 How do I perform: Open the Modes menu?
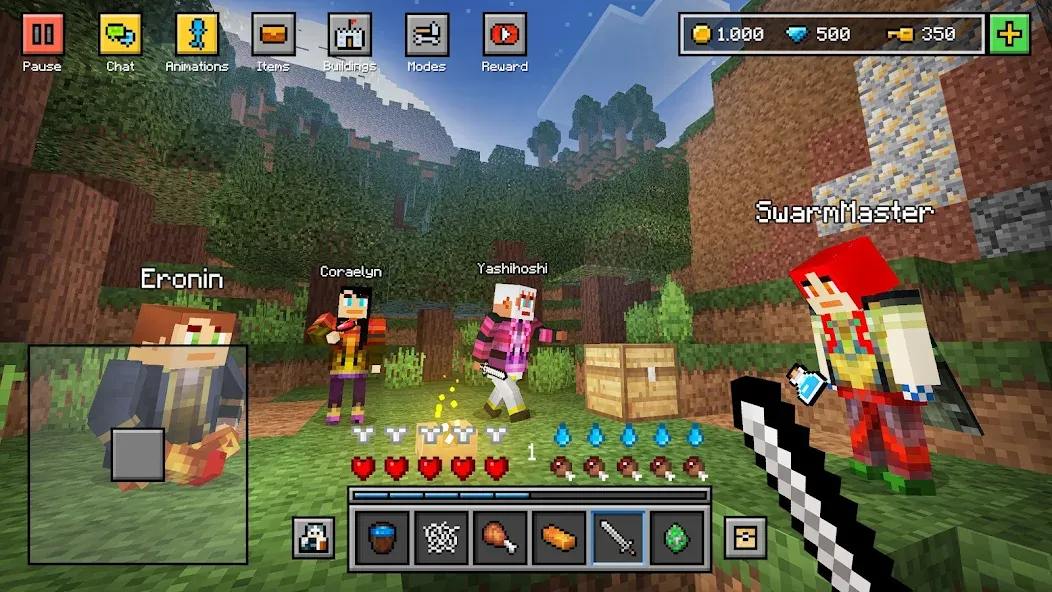coord(427,35)
